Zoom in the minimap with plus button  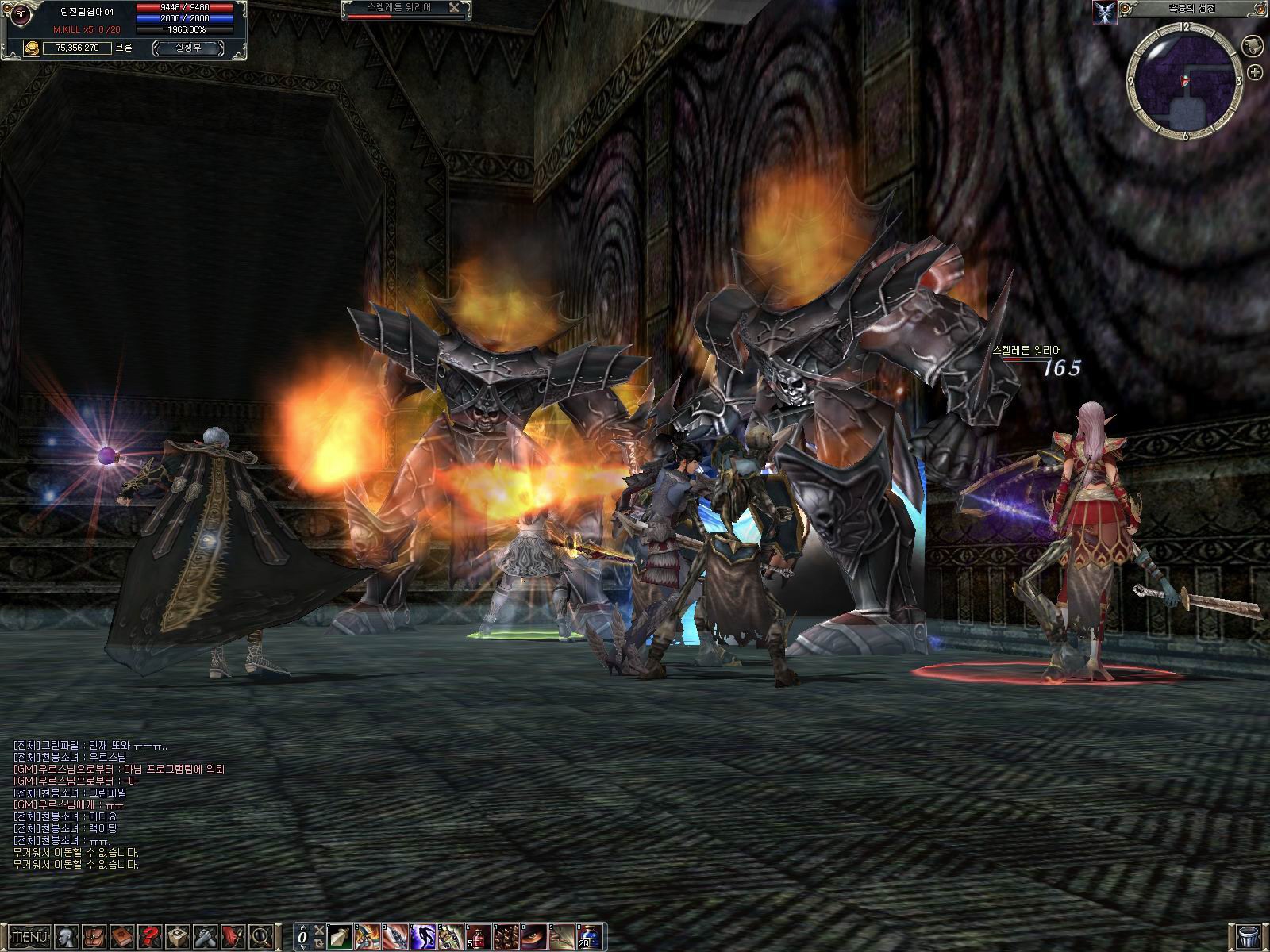(1256, 72)
